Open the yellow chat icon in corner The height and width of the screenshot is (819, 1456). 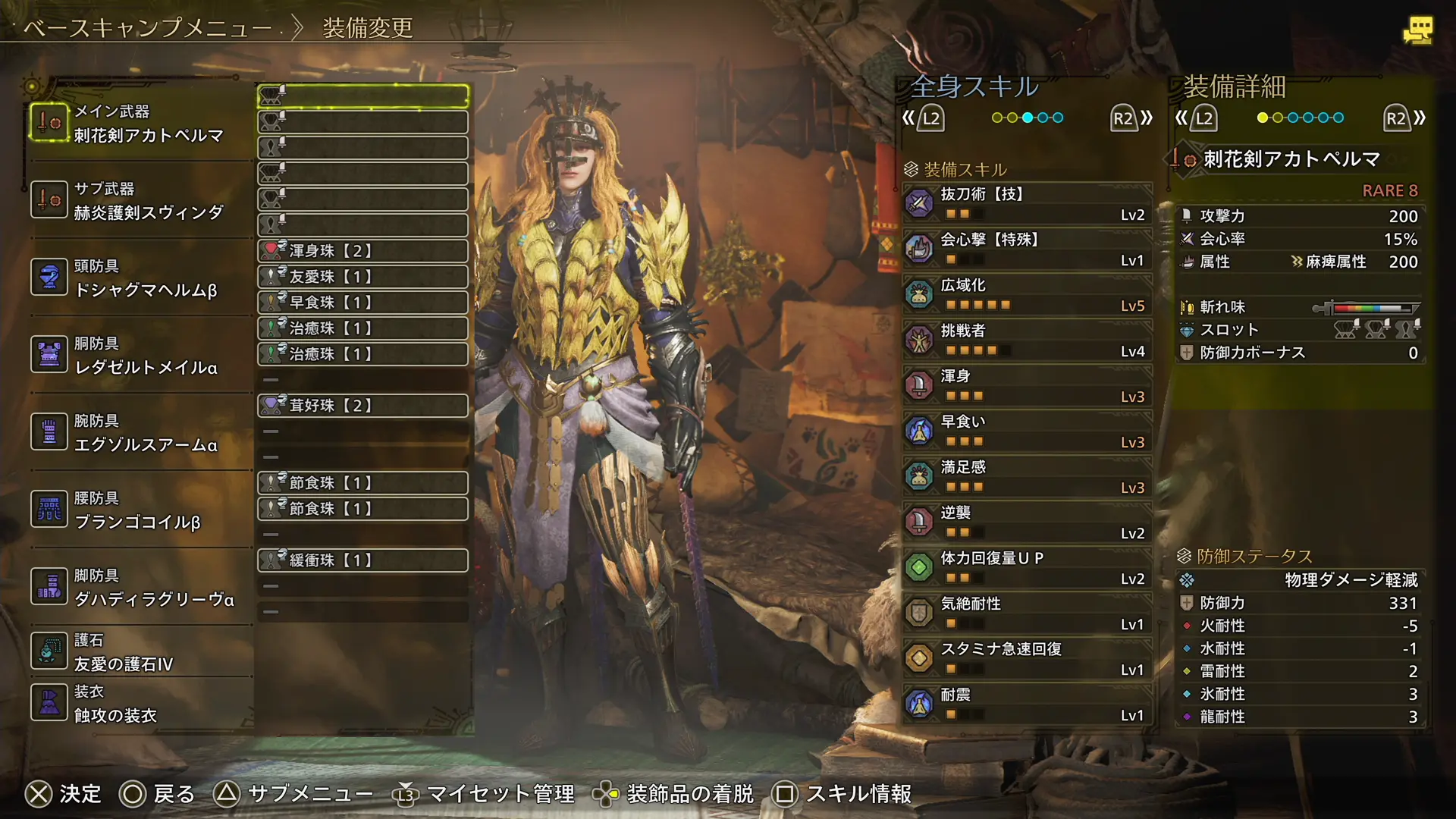(x=1417, y=30)
